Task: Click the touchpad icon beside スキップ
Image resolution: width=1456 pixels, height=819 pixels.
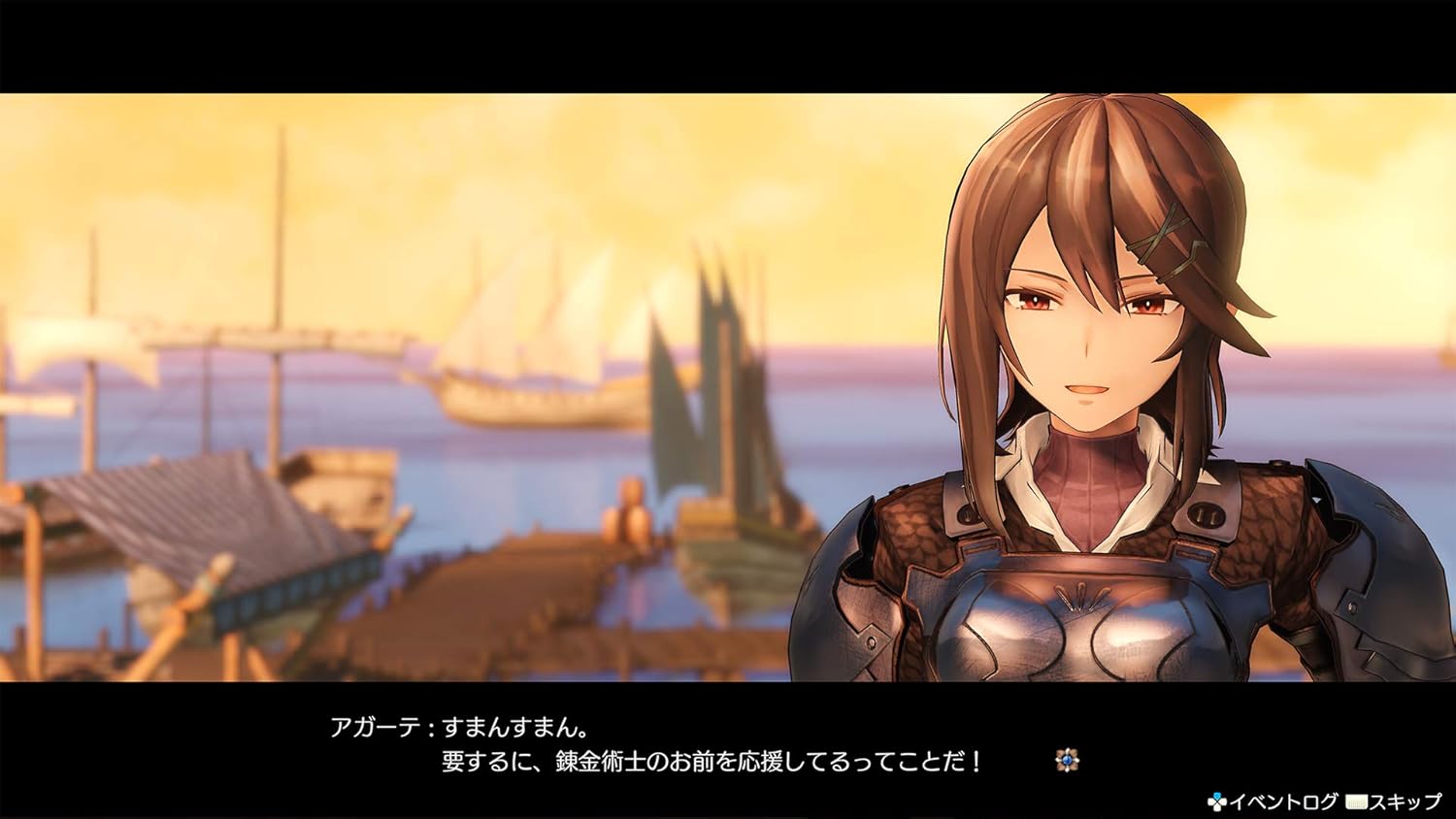Action: click(x=1356, y=803)
